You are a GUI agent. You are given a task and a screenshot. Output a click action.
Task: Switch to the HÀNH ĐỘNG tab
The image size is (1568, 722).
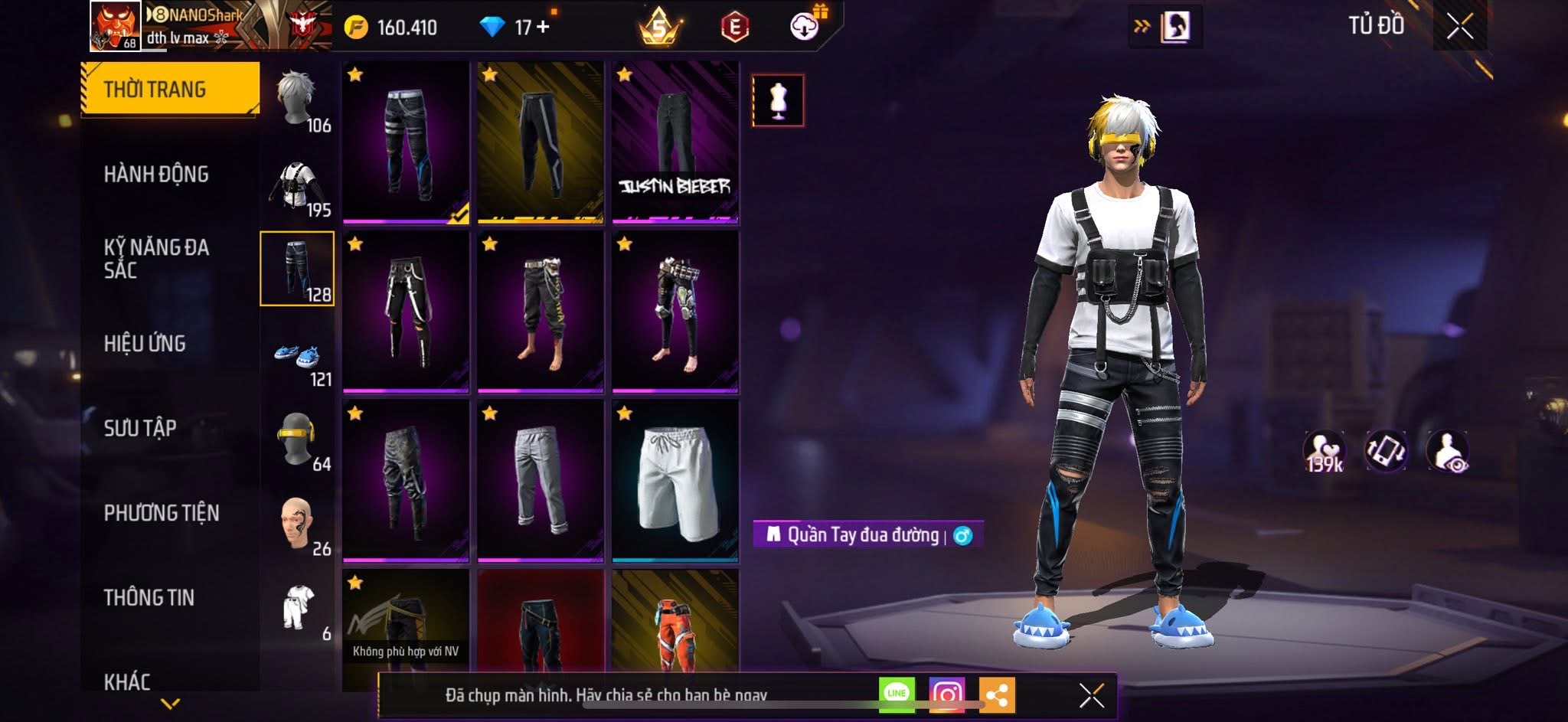[x=156, y=175]
